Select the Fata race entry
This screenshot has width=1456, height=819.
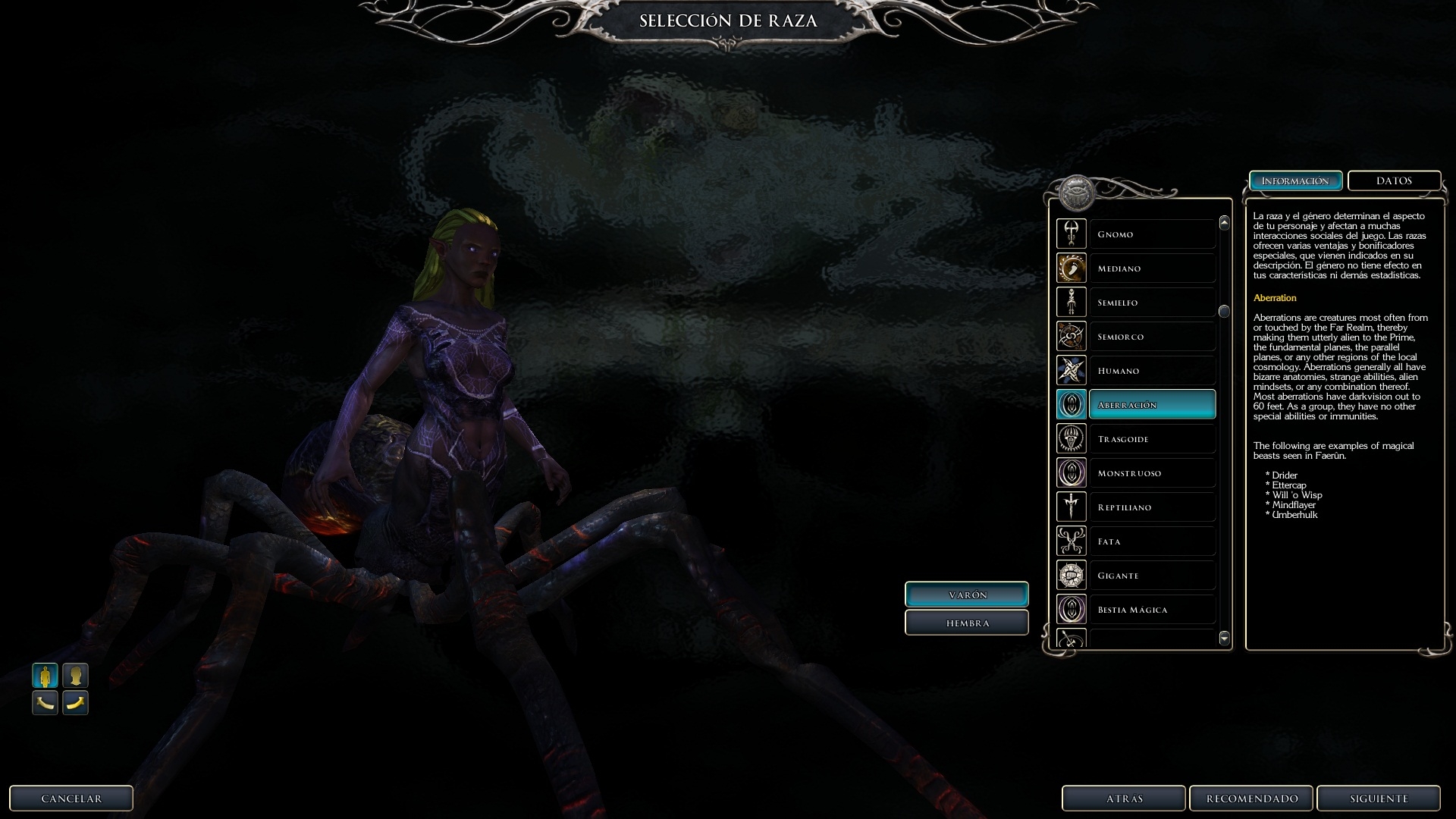[x=1151, y=541]
